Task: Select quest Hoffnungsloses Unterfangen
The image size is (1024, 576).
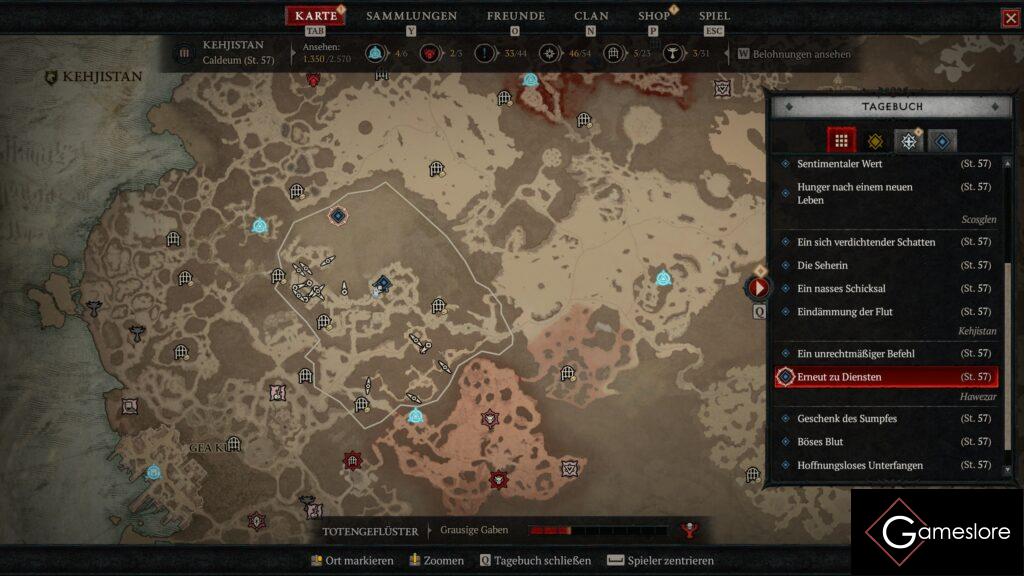Action: (x=859, y=466)
